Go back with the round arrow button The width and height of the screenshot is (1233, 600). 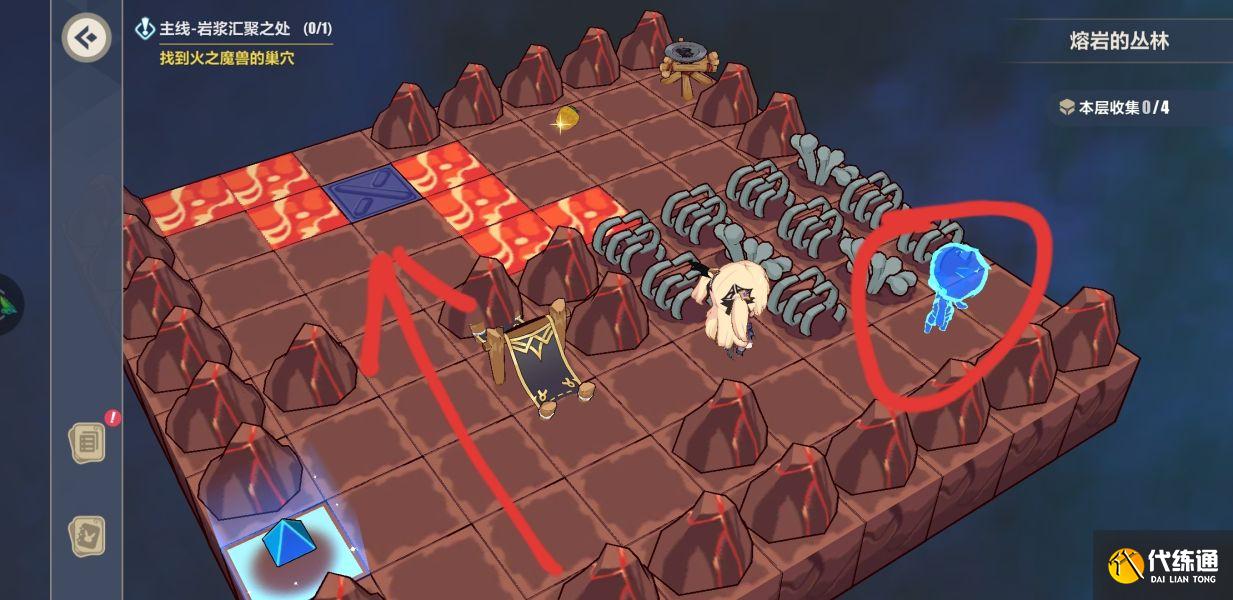pyautogui.click(x=87, y=38)
